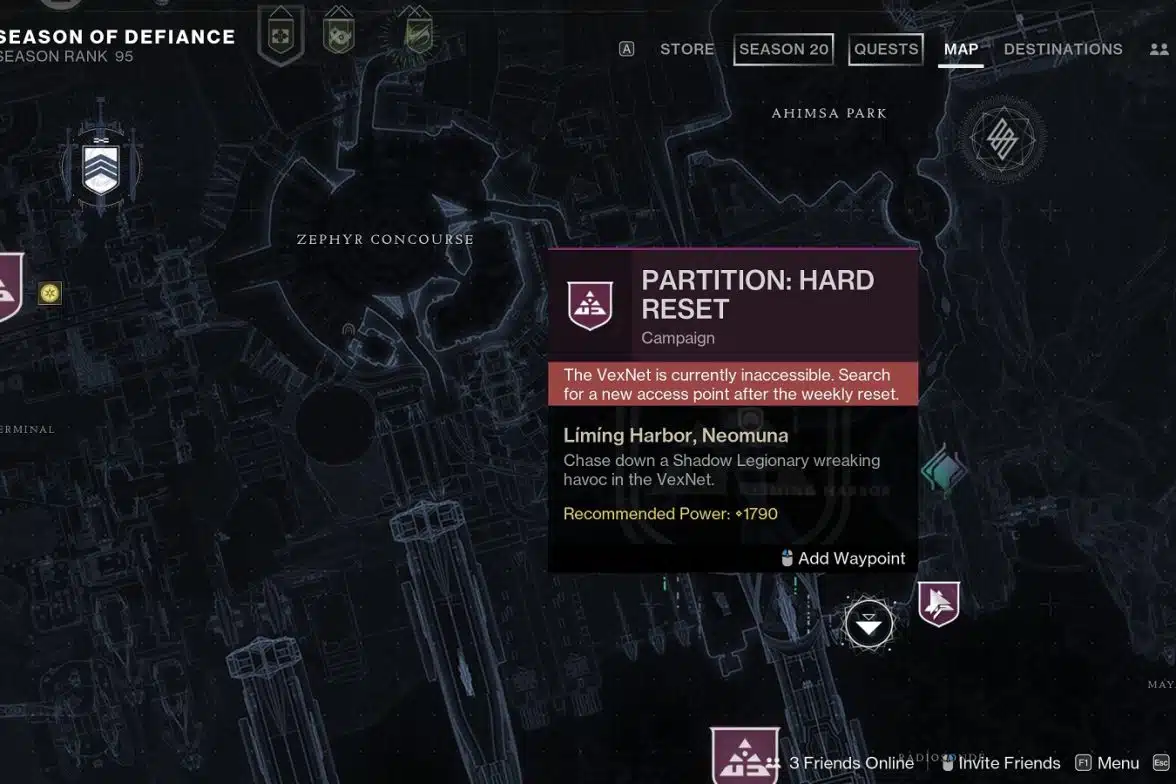Select the Partition: Hard Reset activity emblem
Viewport: 1176px width, 784px height.
[590, 305]
